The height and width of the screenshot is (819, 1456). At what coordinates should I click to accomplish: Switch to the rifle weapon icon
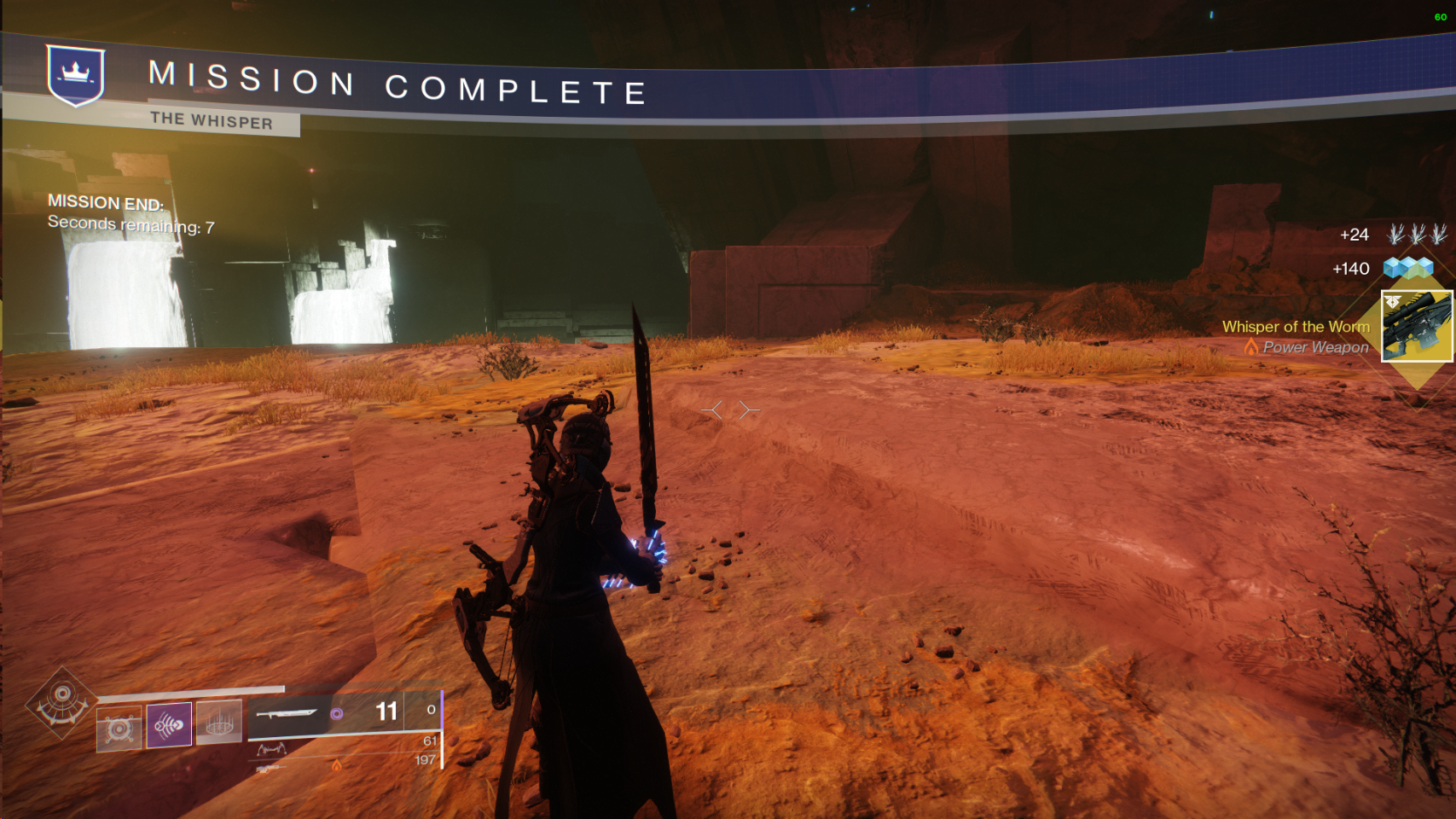tap(270, 770)
